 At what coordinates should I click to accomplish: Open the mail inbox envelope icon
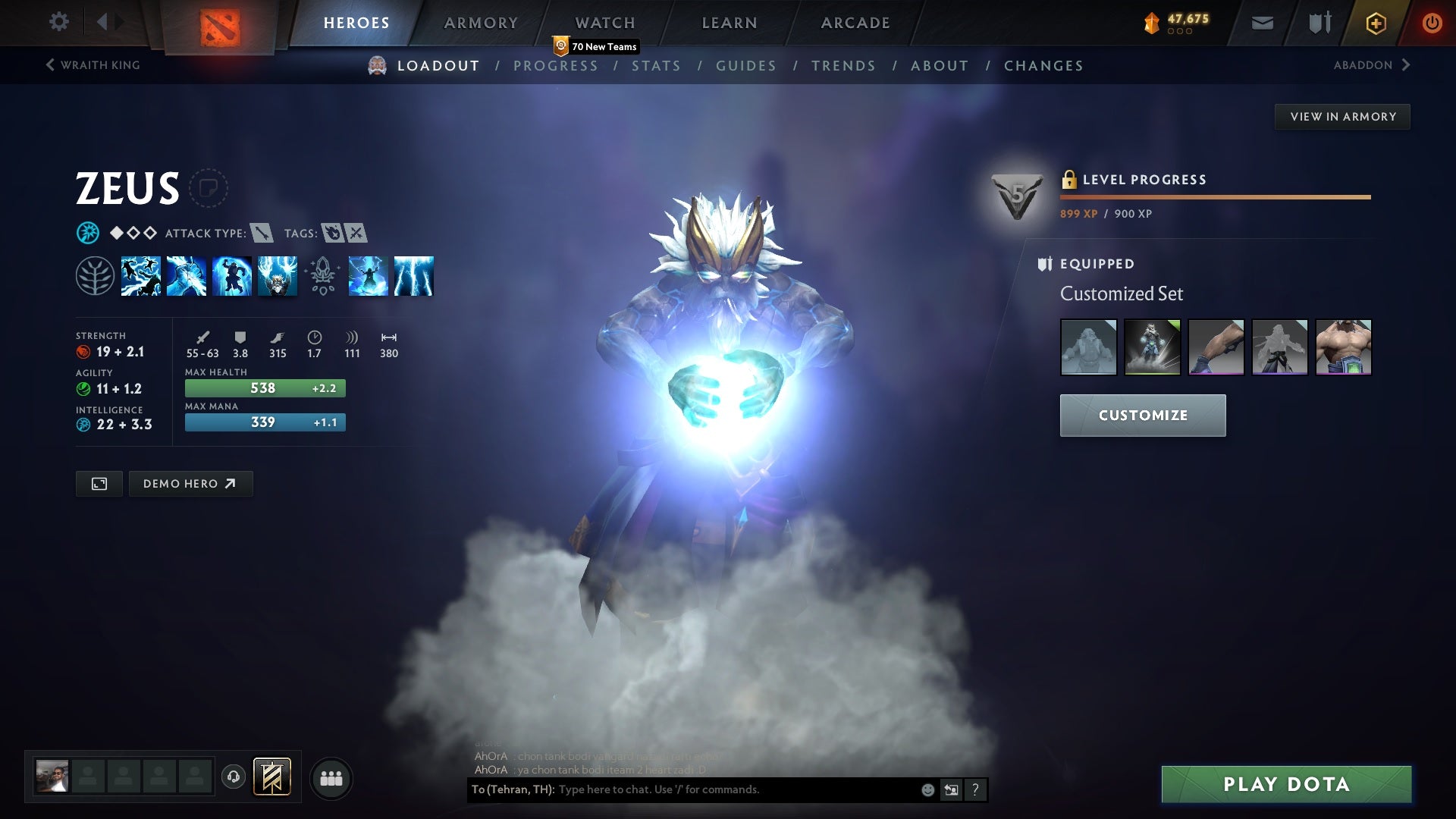1263,22
